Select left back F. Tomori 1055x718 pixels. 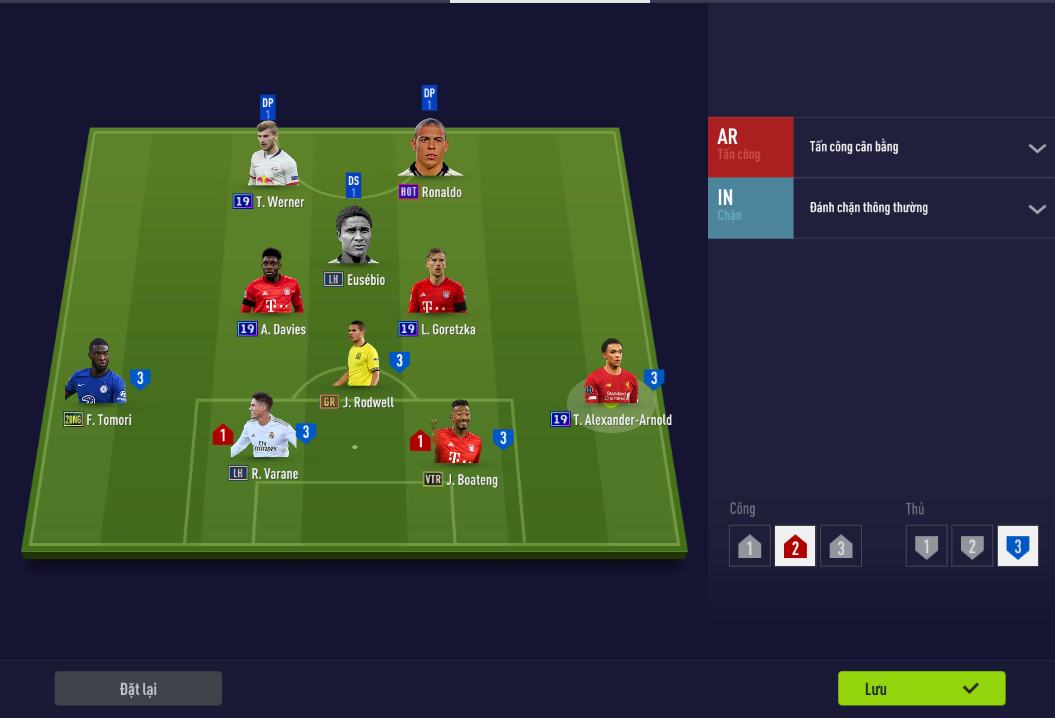[x=96, y=372]
